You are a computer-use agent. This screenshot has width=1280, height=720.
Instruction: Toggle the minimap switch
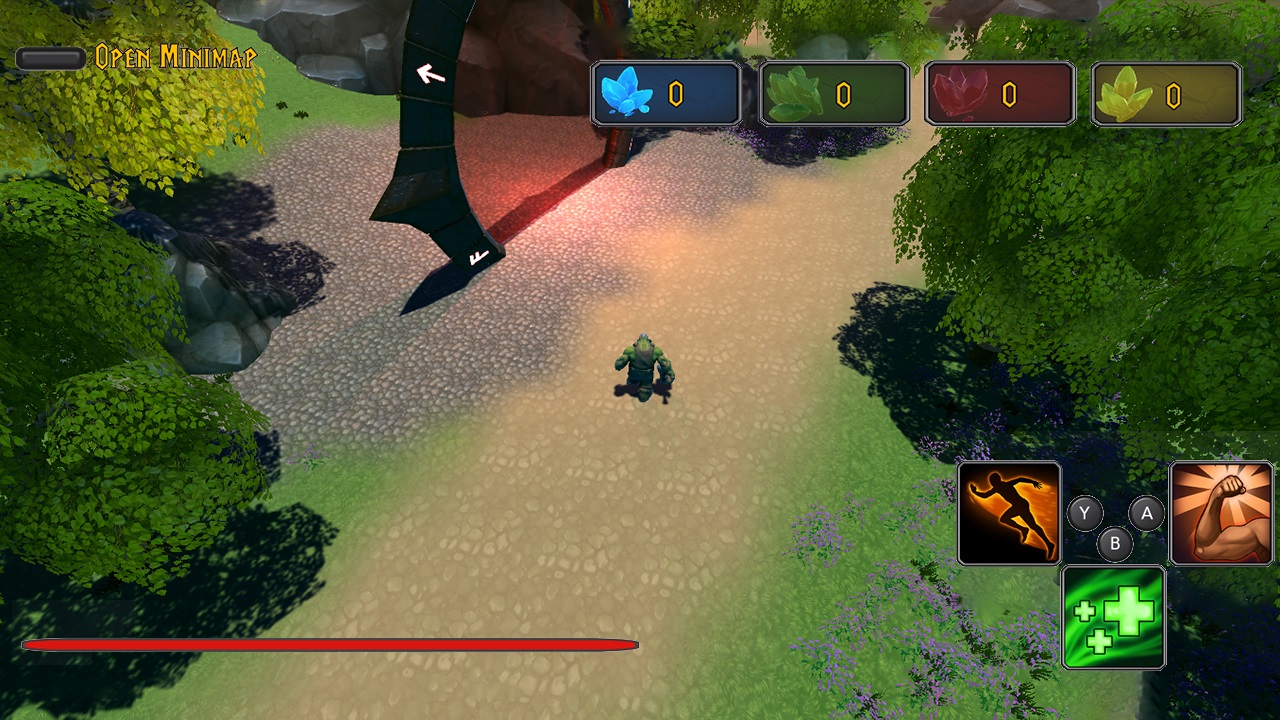[x=48, y=57]
